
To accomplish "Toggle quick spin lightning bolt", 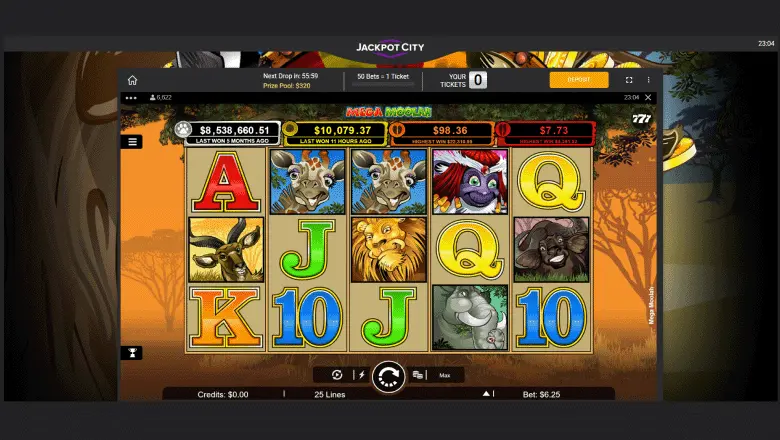I will click(x=362, y=375).
